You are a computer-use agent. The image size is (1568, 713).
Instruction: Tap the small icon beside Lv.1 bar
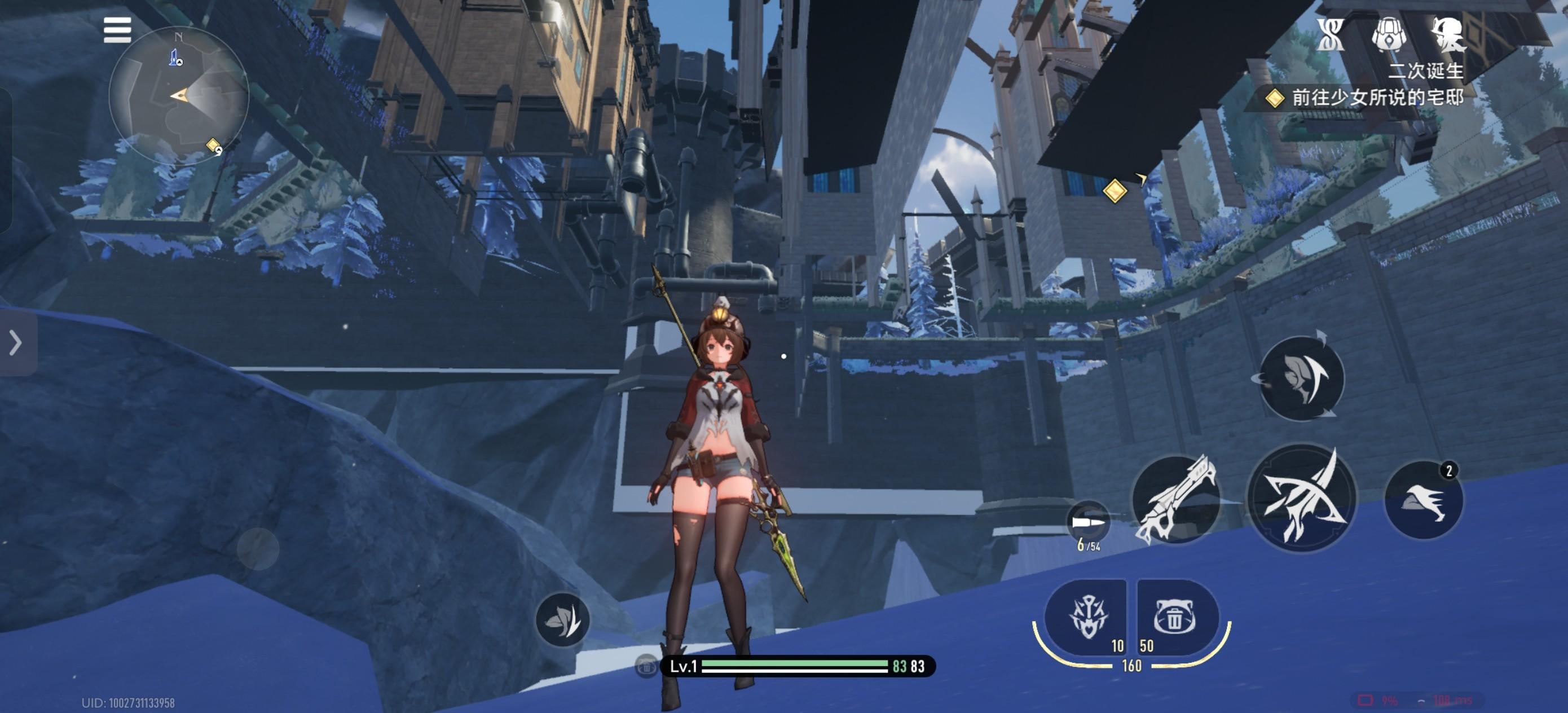(x=646, y=666)
